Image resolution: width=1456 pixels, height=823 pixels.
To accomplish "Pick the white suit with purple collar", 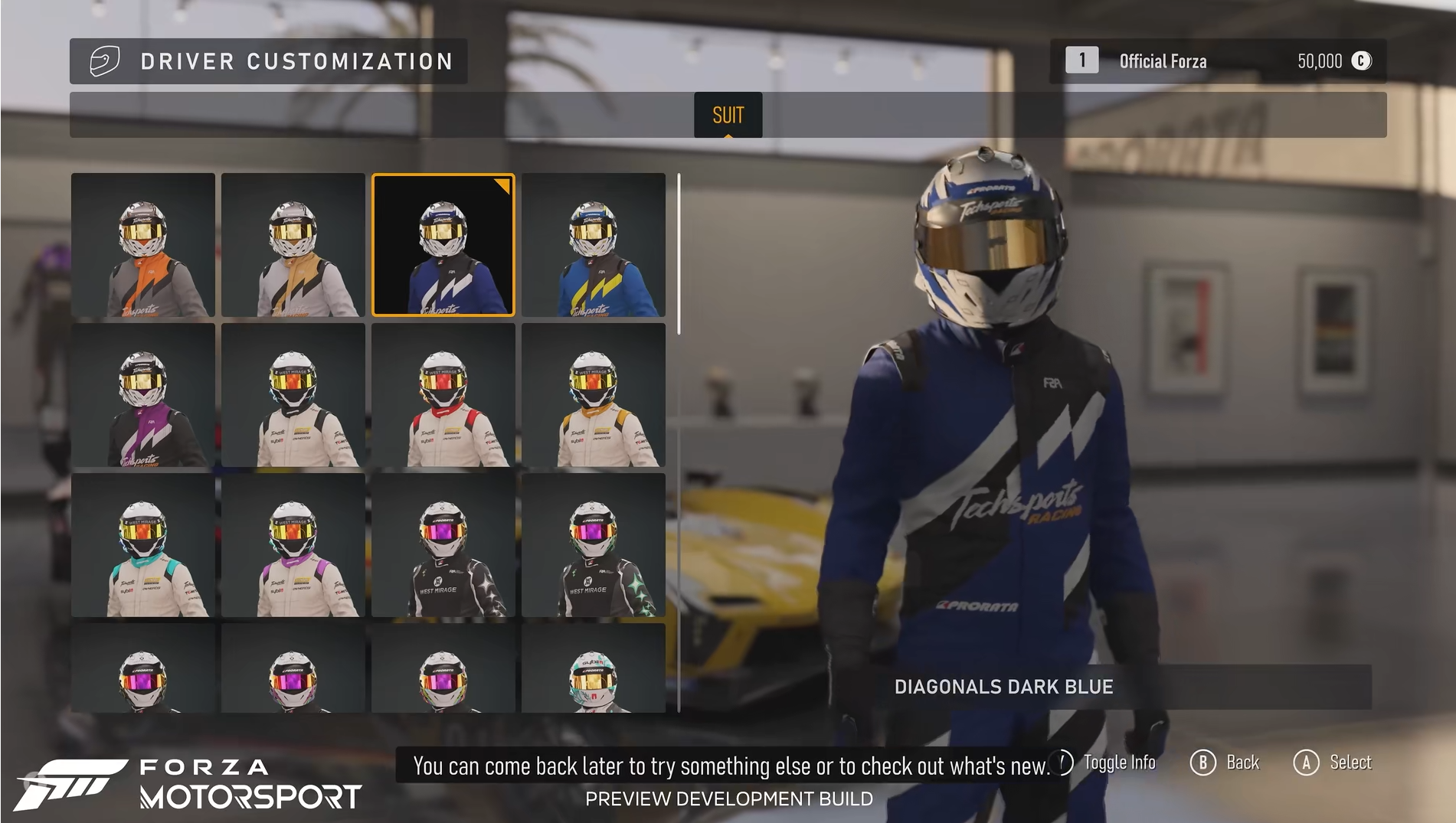I will tap(293, 545).
